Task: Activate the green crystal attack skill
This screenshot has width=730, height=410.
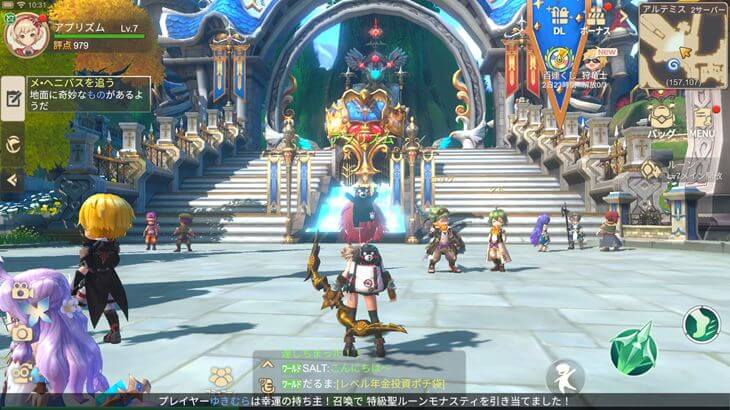Action: pyautogui.click(x=633, y=349)
